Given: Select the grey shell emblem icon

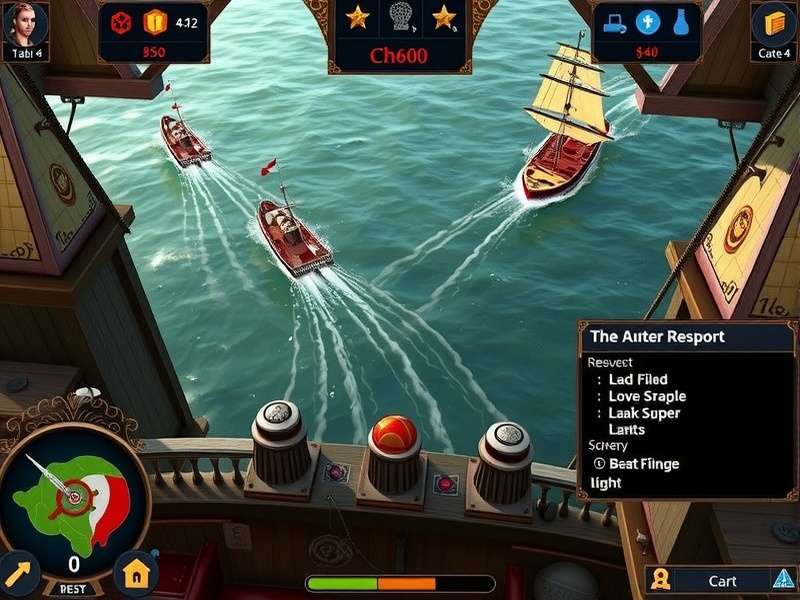Looking at the screenshot, I should 400,17.
